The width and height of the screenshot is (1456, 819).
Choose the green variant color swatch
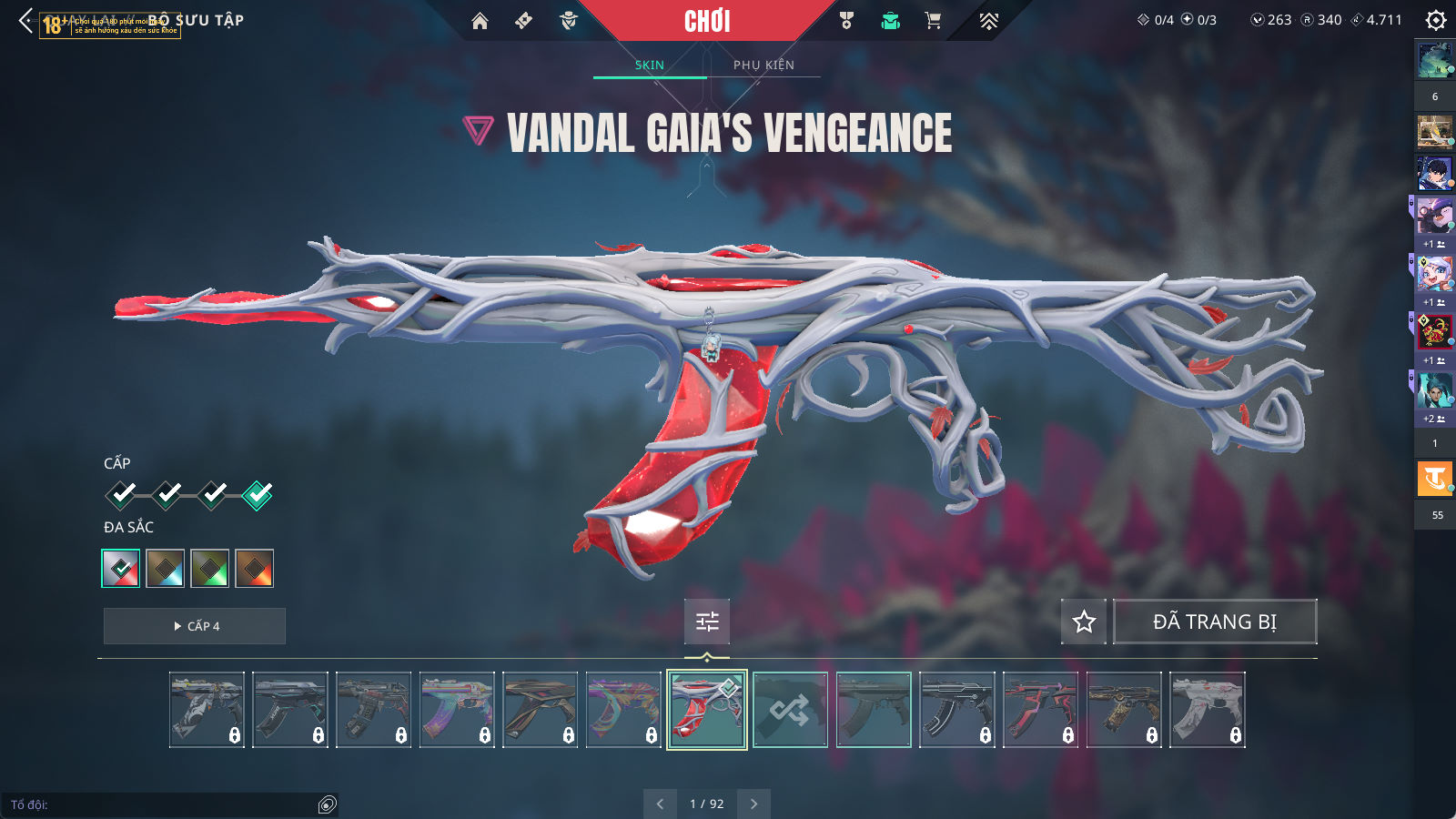click(210, 569)
